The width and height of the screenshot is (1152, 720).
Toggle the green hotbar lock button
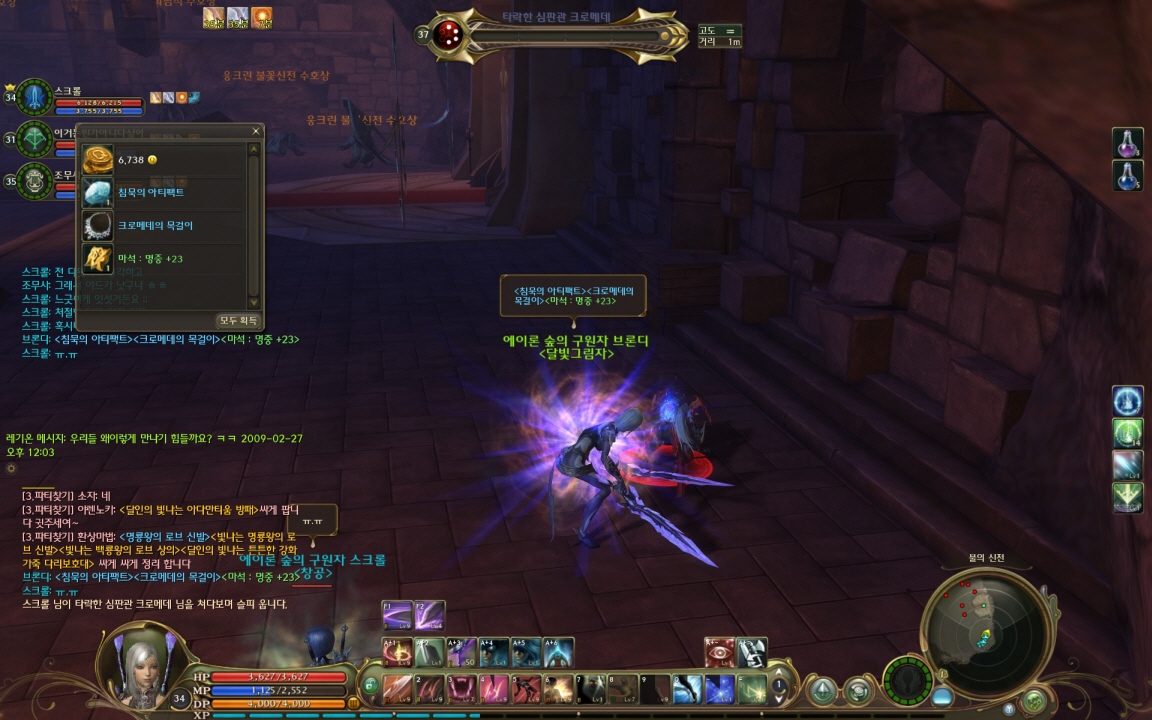coord(370,686)
